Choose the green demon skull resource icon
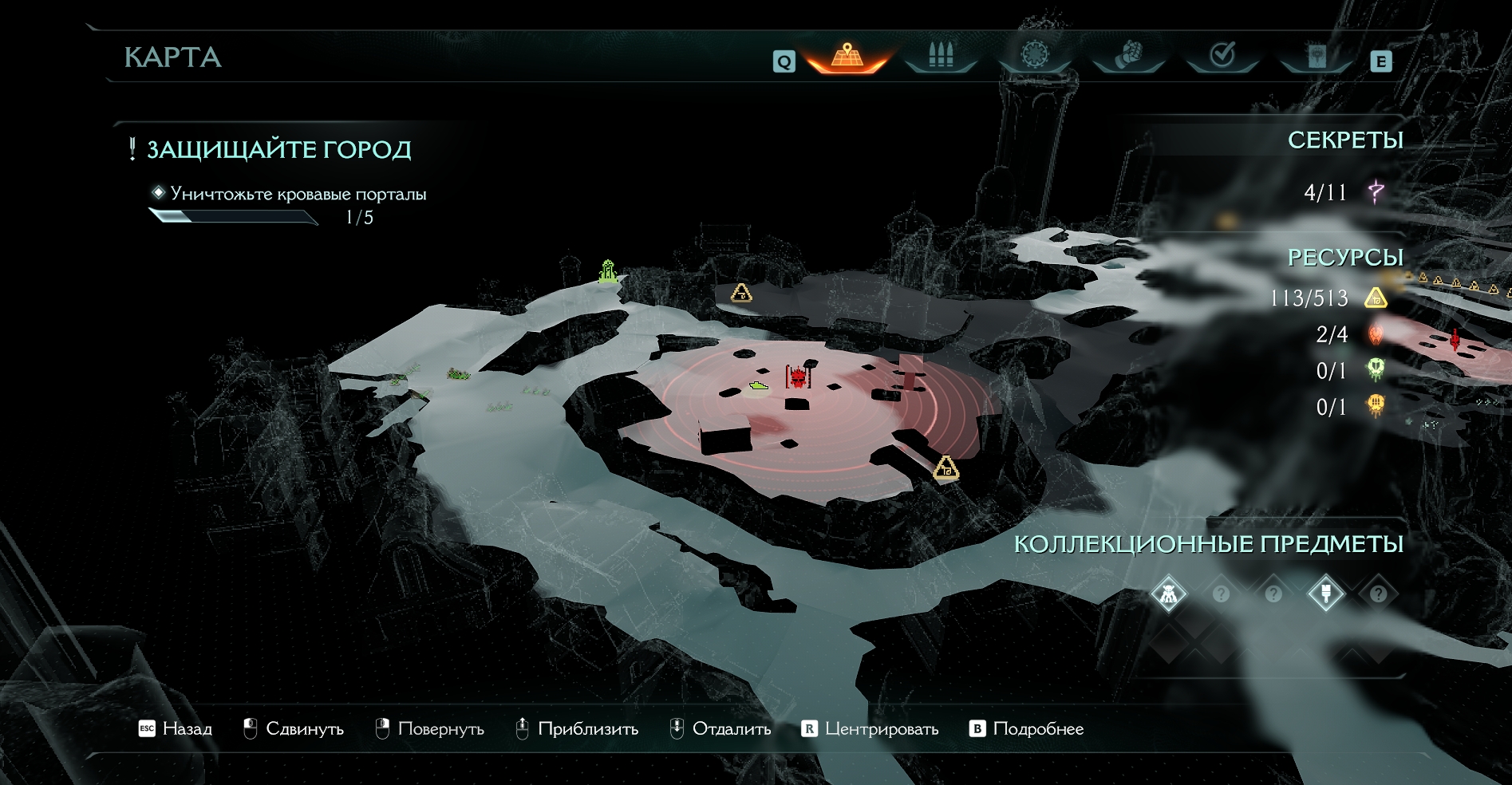 1376,370
